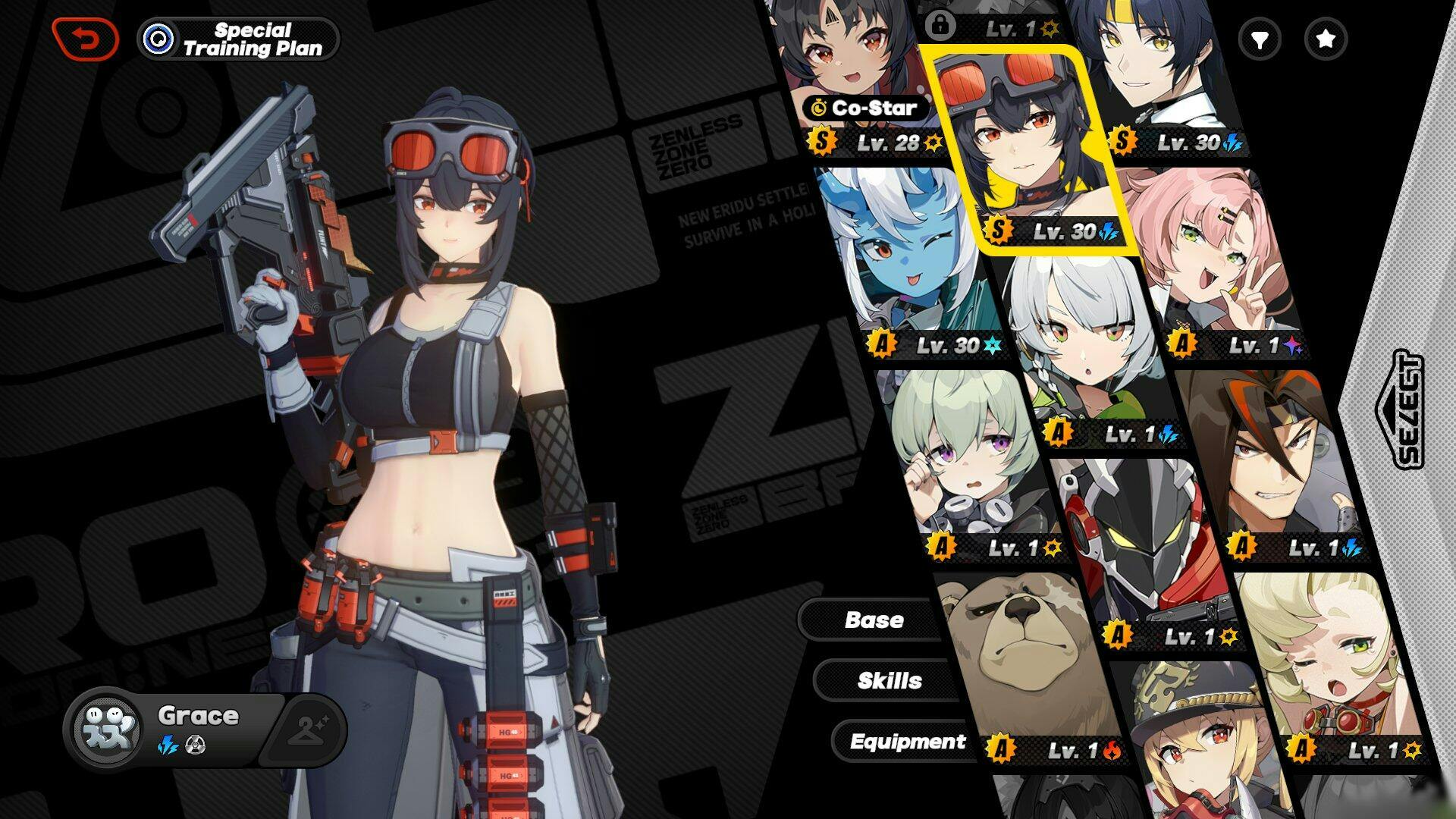Go back with the red return arrow
1456x819 pixels.
coord(86,39)
